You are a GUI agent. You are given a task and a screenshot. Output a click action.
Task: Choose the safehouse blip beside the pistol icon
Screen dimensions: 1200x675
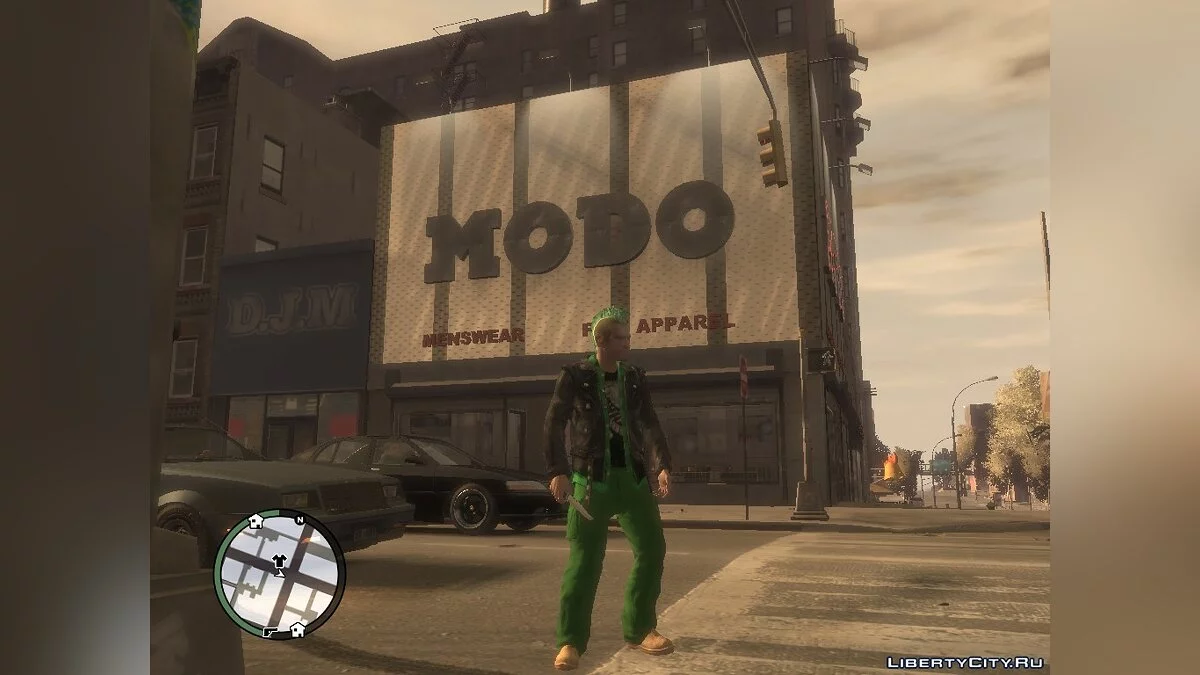pos(297,629)
